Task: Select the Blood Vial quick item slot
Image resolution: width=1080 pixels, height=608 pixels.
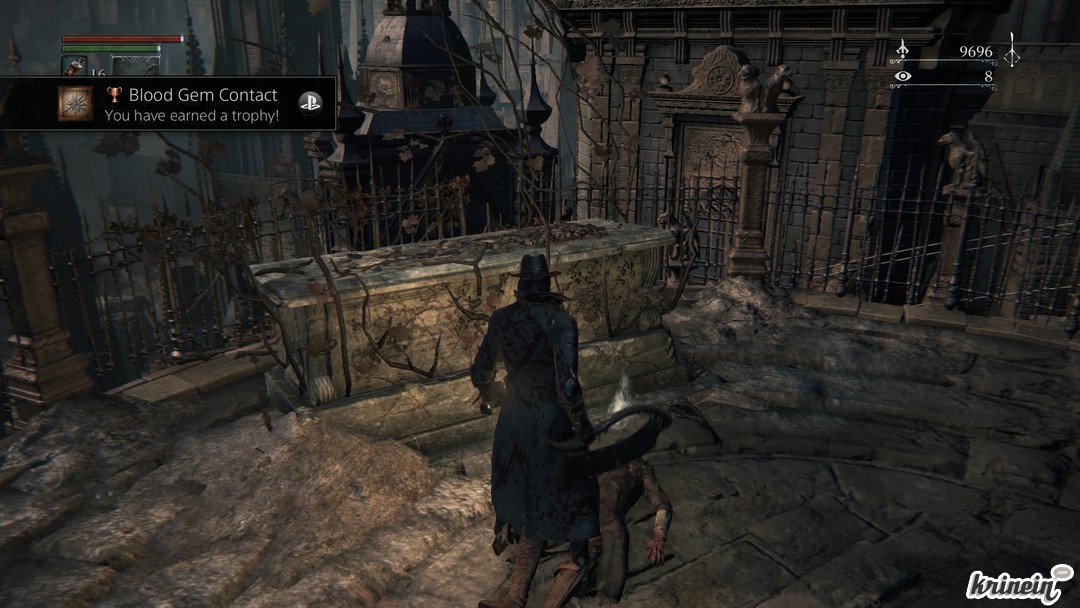Action: click(x=74, y=66)
